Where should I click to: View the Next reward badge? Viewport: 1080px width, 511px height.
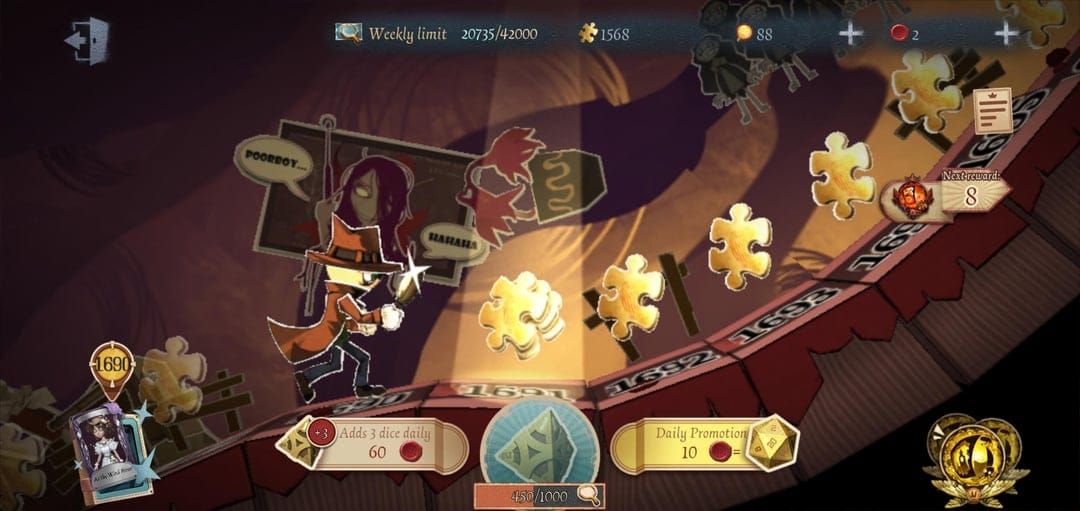coord(945,193)
